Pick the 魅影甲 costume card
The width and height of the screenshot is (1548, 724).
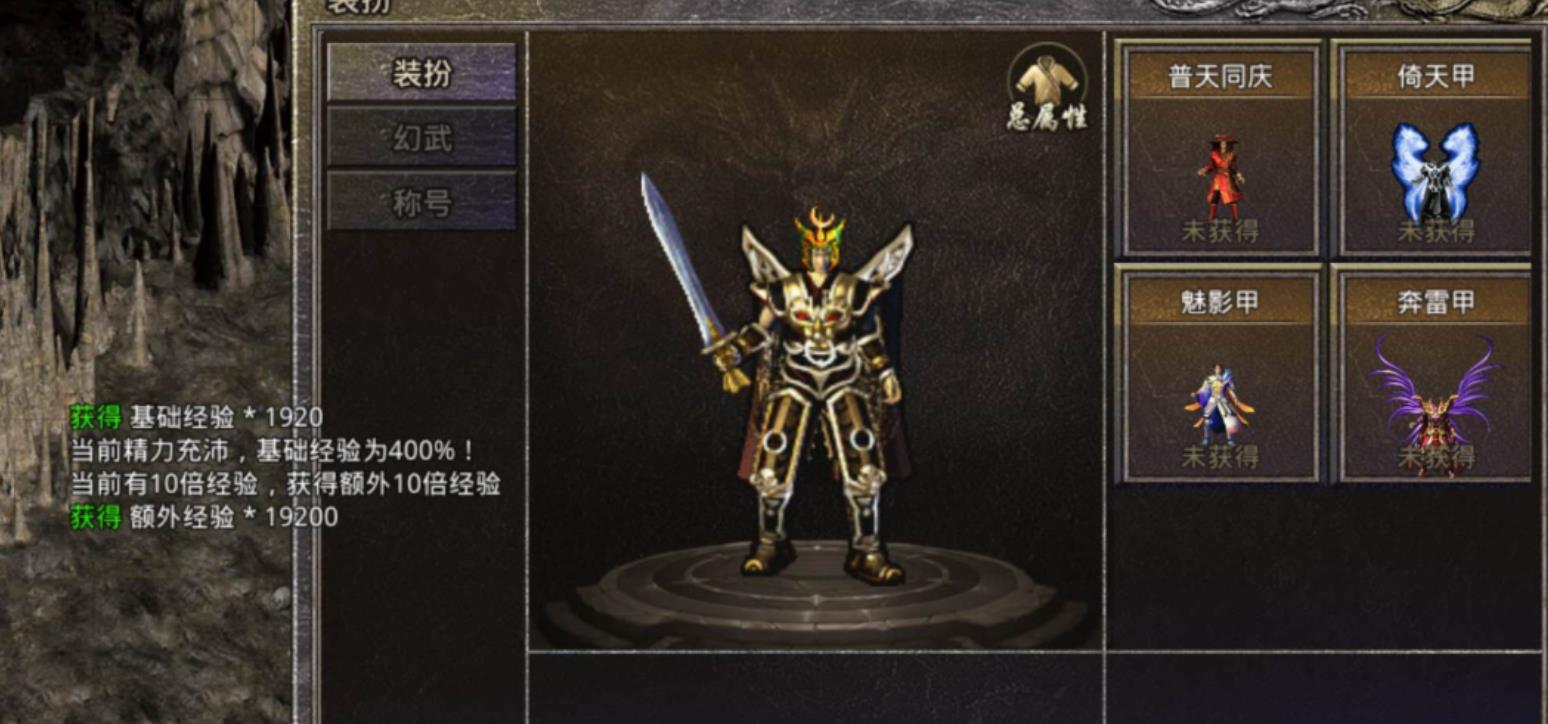pos(1219,374)
